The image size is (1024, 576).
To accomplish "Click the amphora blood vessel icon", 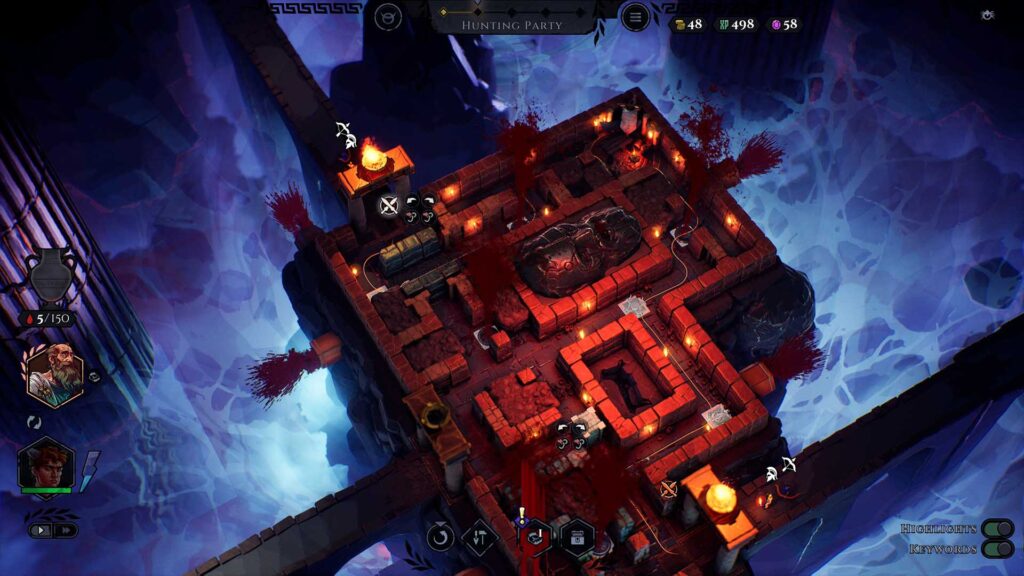I will tap(48, 274).
